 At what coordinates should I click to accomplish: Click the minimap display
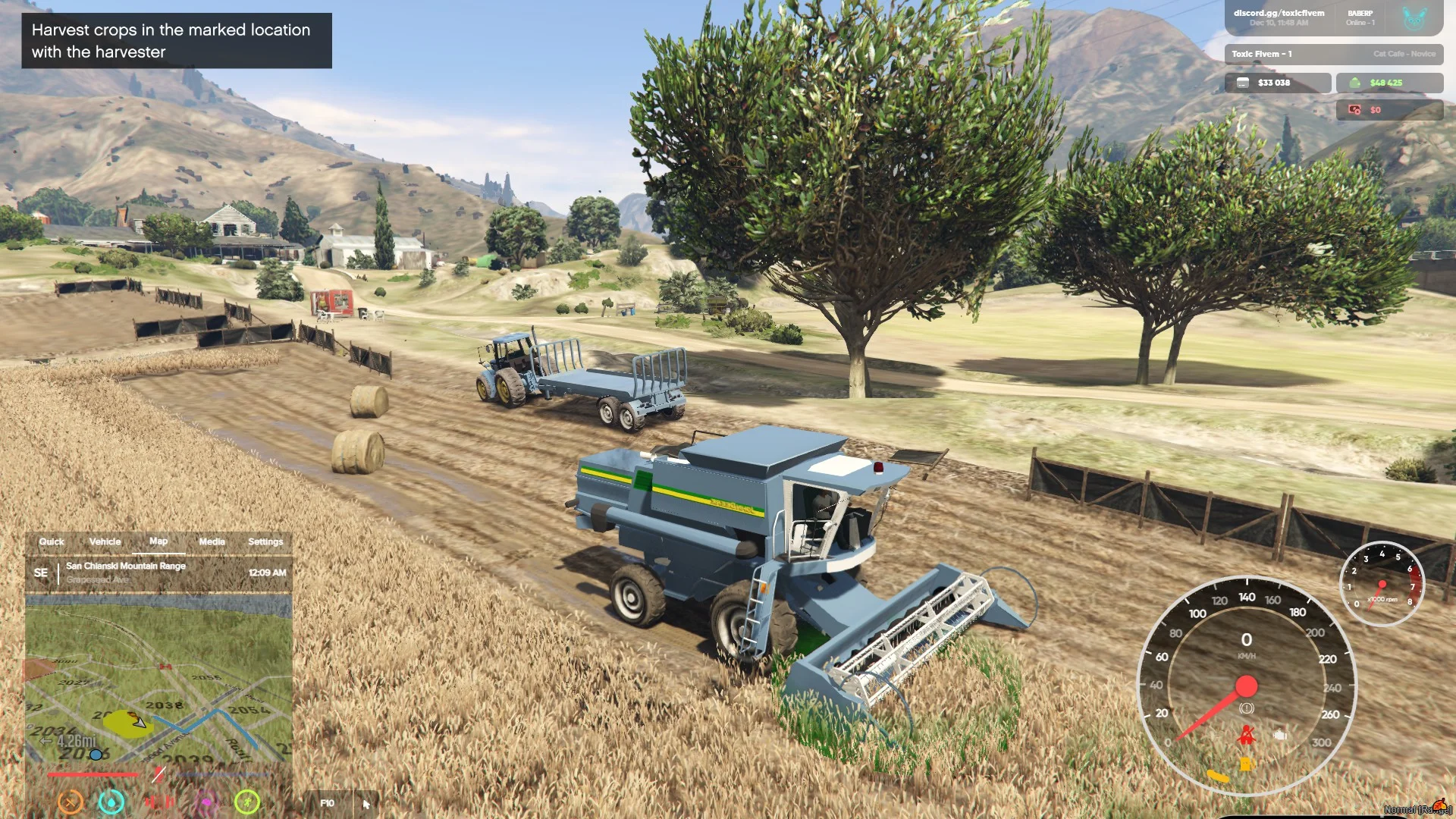click(158, 679)
